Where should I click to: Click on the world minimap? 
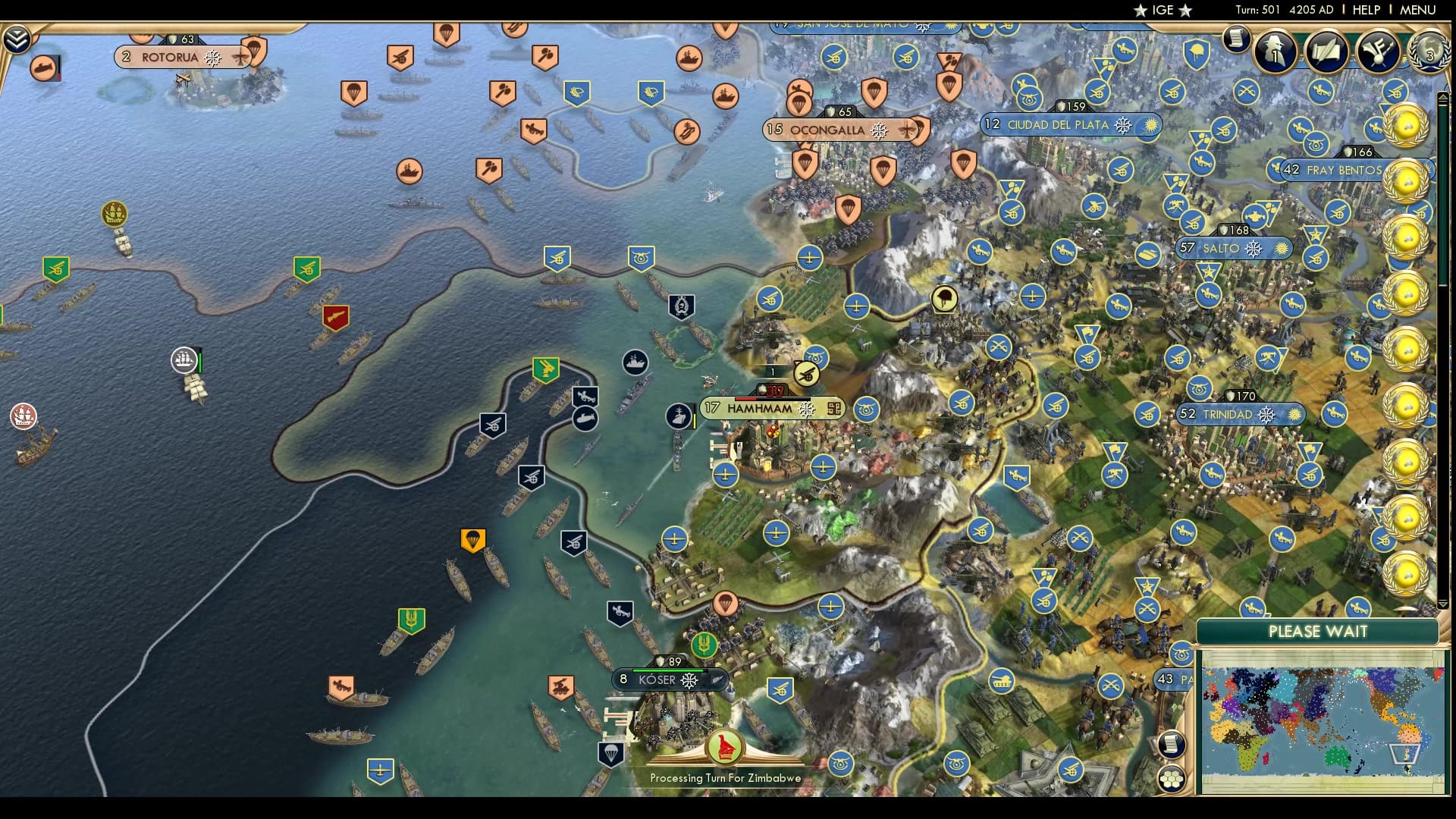(x=1322, y=720)
